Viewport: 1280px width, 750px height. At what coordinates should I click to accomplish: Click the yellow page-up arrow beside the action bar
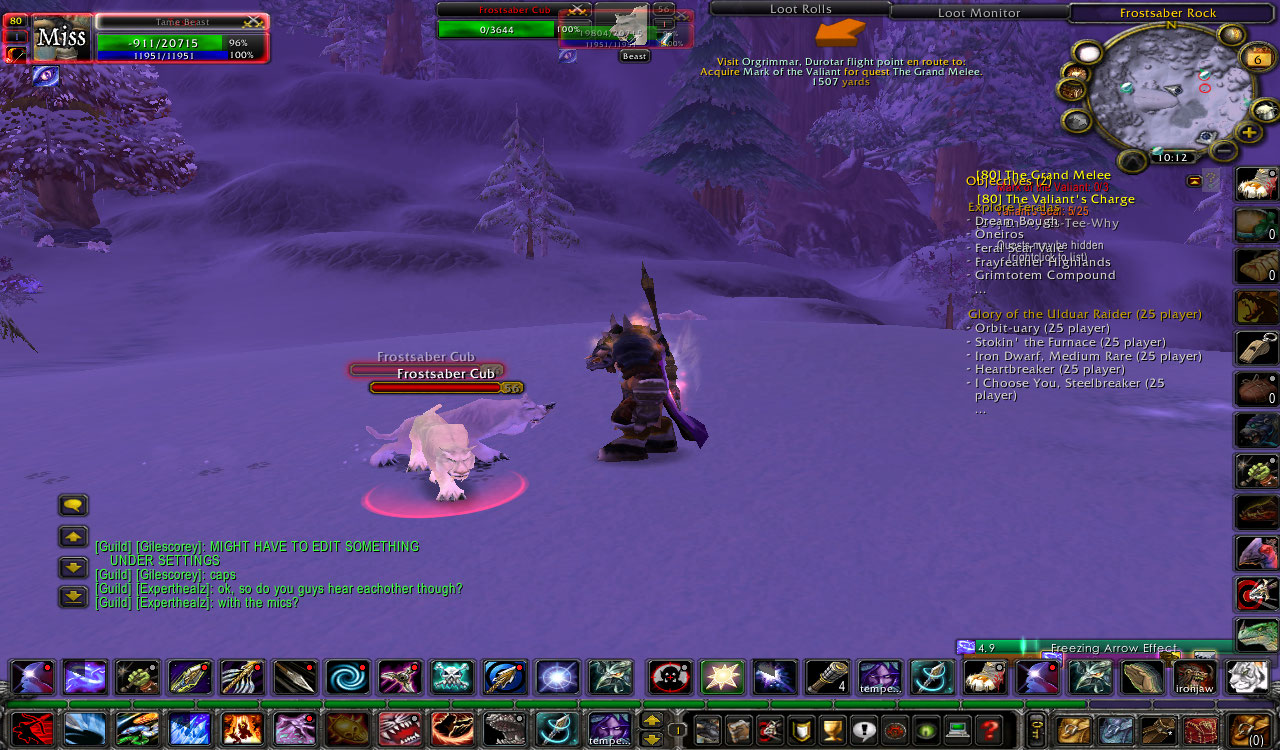[x=650, y=718]
